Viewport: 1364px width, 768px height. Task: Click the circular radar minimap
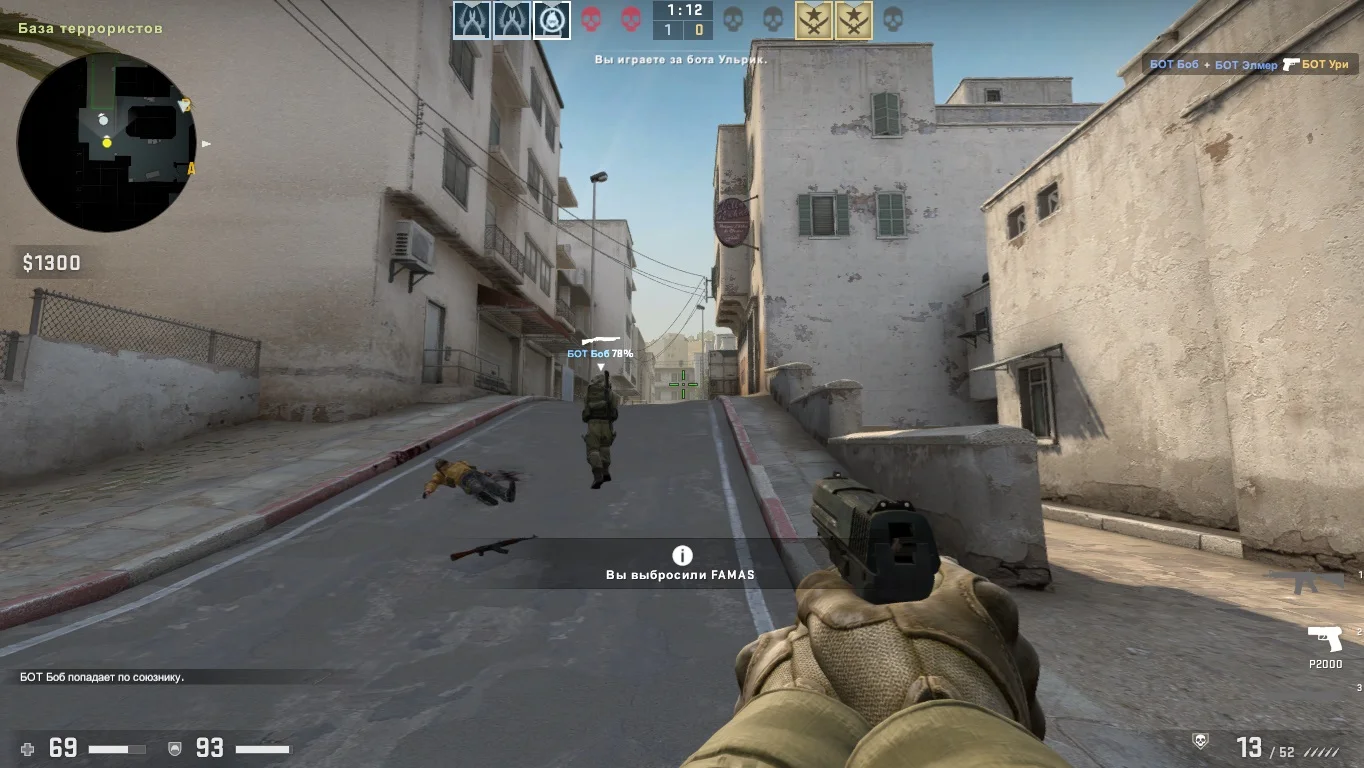106,143
